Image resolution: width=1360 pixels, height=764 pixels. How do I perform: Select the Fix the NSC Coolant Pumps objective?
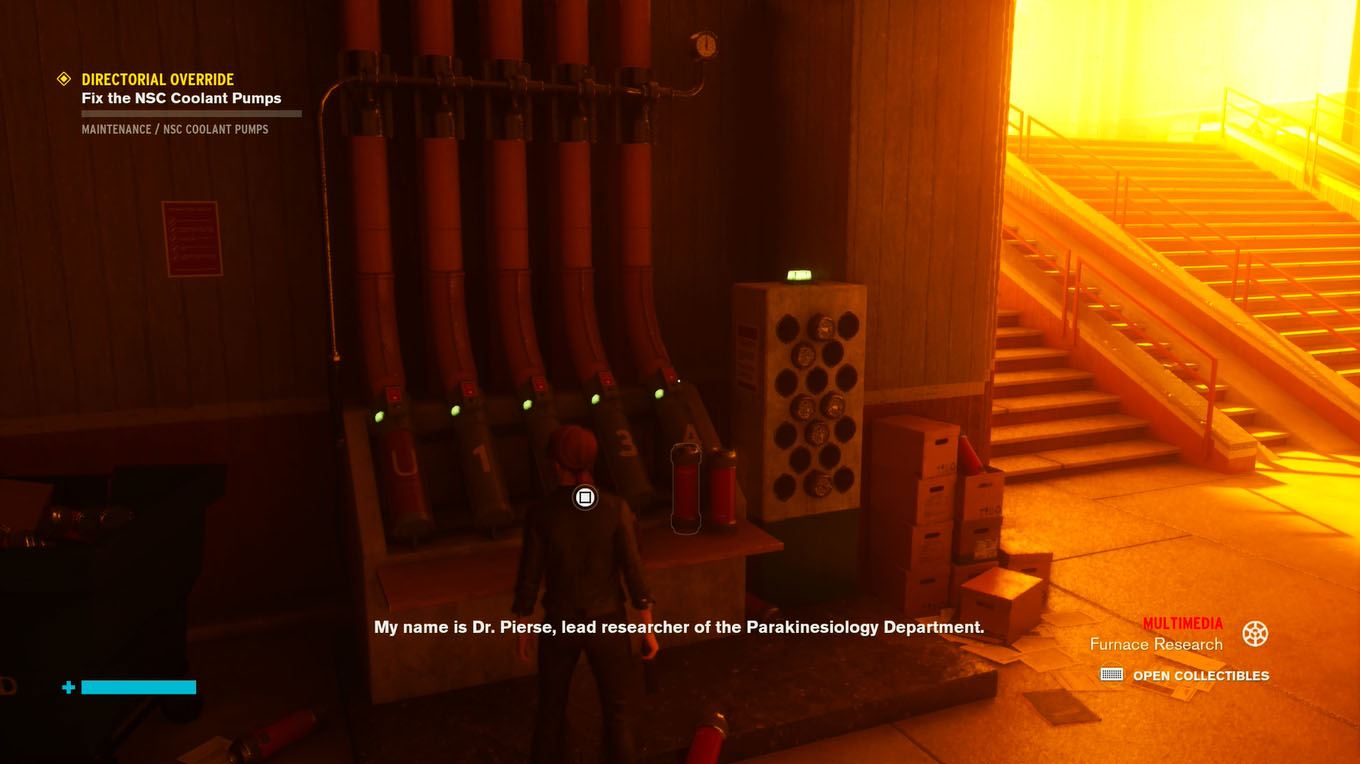click(181, 98)
